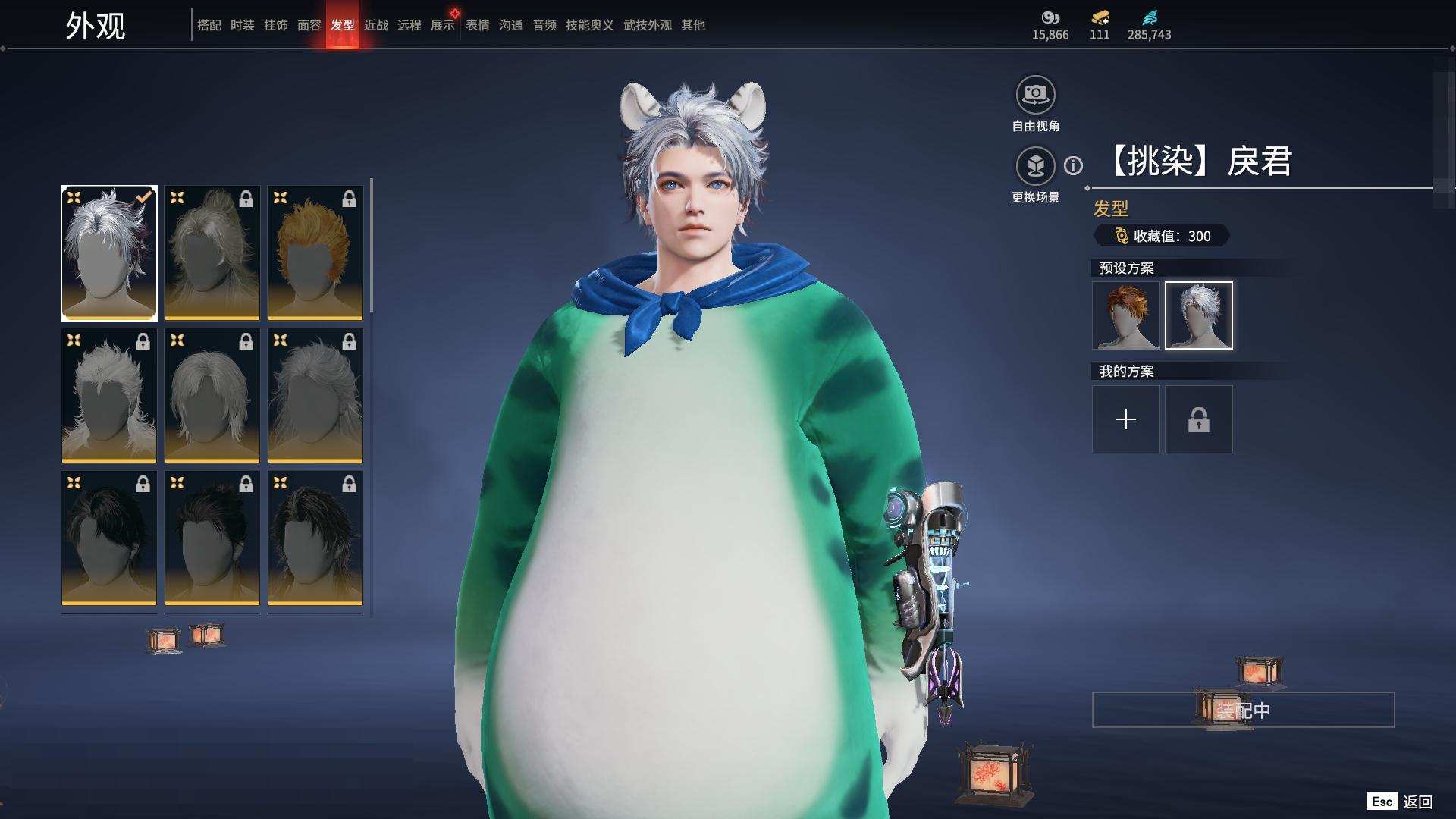Go to the 面容 face tab
The image size is (1456, 819).
pyautogui.click(x=309, y=25)
